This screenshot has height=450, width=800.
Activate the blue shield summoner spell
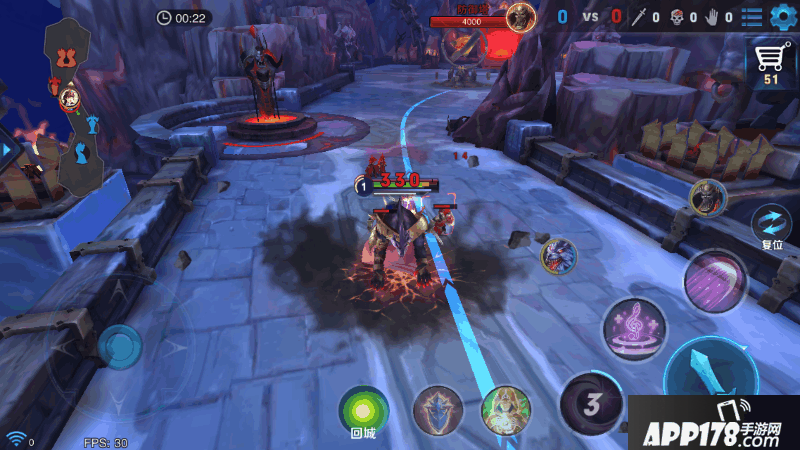pos(438,410)
